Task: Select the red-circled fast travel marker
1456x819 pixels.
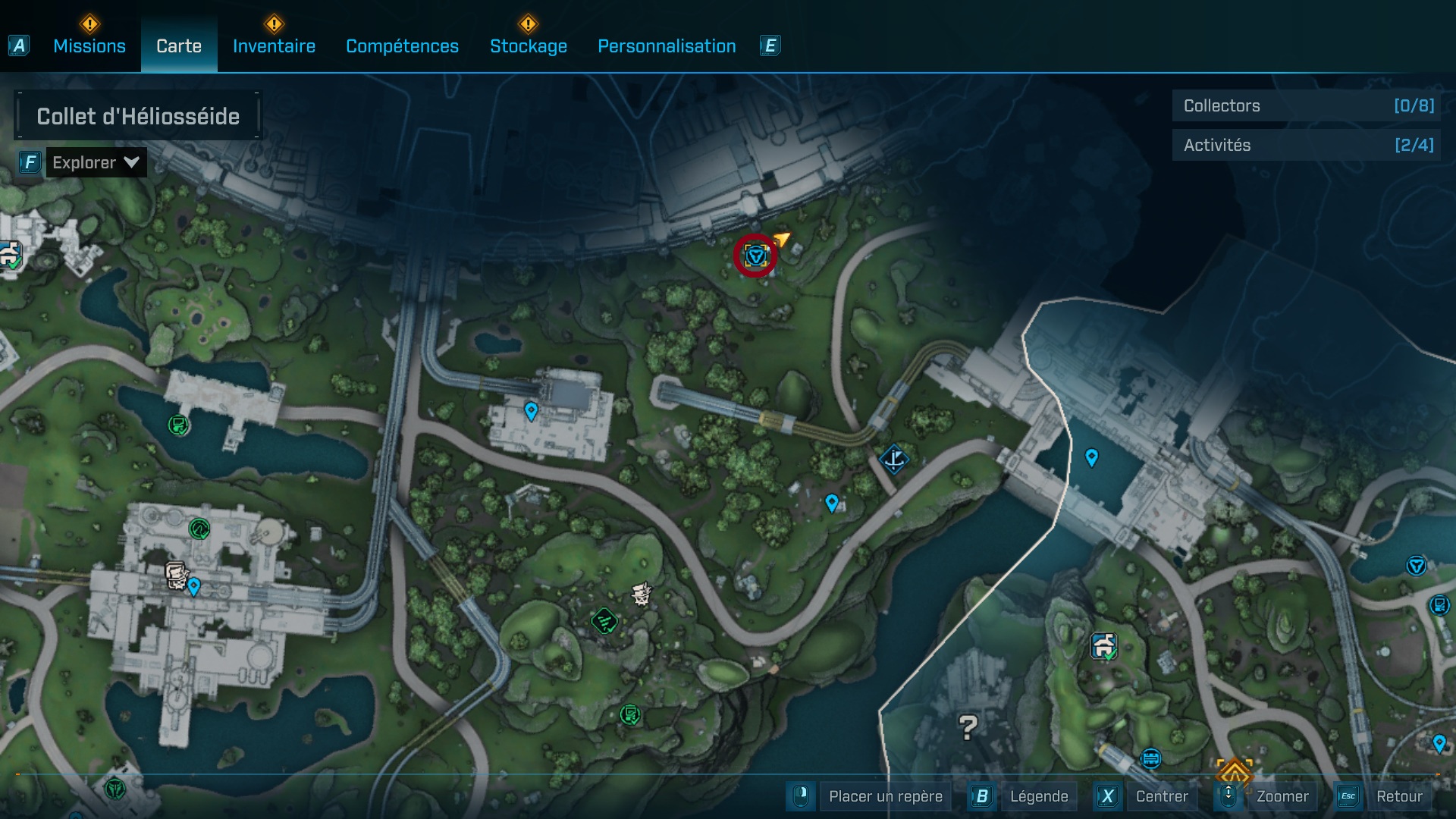Action: pyautogui.click(x=755, y=256)
